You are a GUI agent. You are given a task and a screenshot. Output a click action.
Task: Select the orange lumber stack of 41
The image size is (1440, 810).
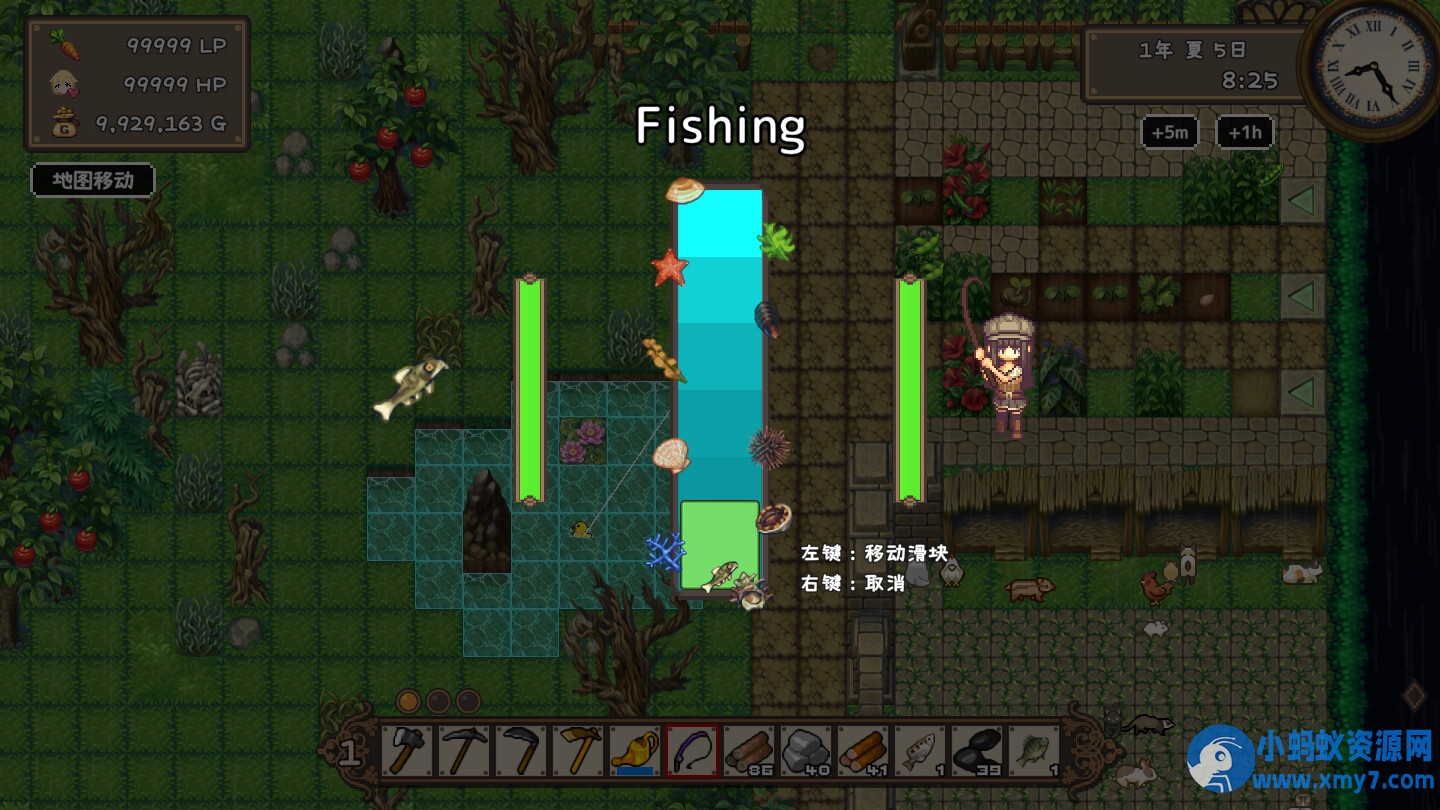863,750
